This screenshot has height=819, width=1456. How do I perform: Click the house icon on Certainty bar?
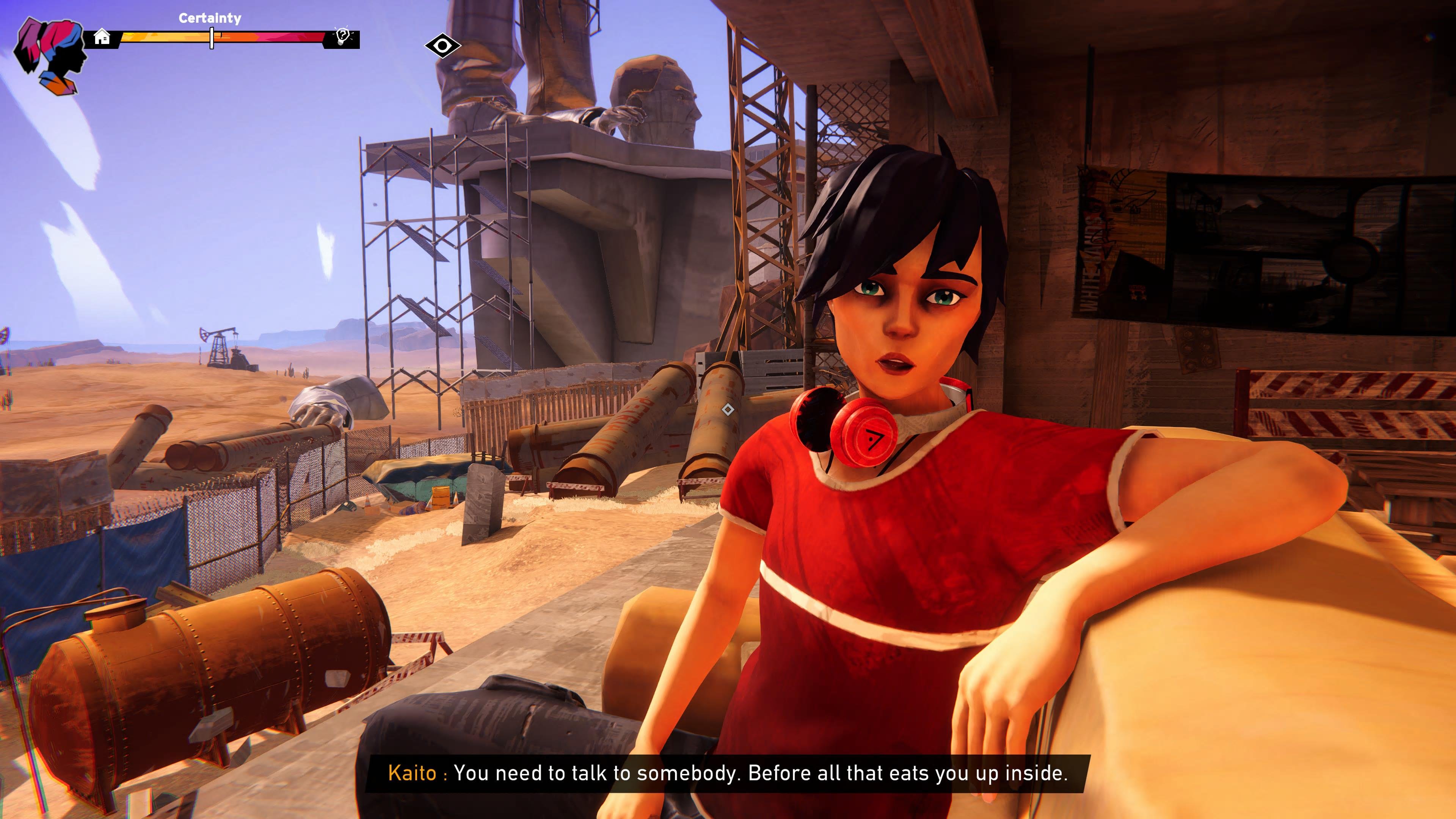(x=102, y=37)
